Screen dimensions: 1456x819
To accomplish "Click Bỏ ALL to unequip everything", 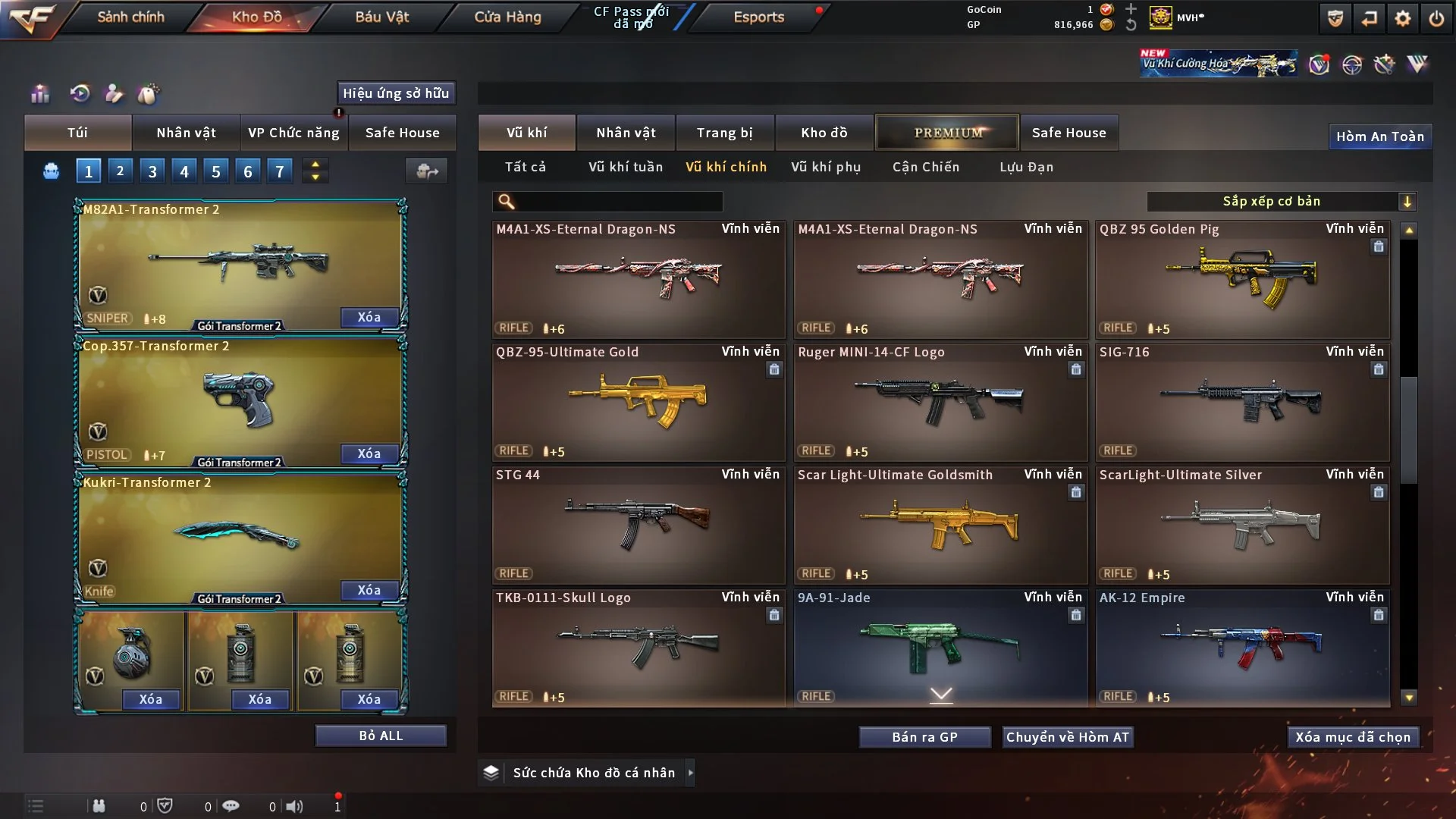I will click(x=381, y=736).
